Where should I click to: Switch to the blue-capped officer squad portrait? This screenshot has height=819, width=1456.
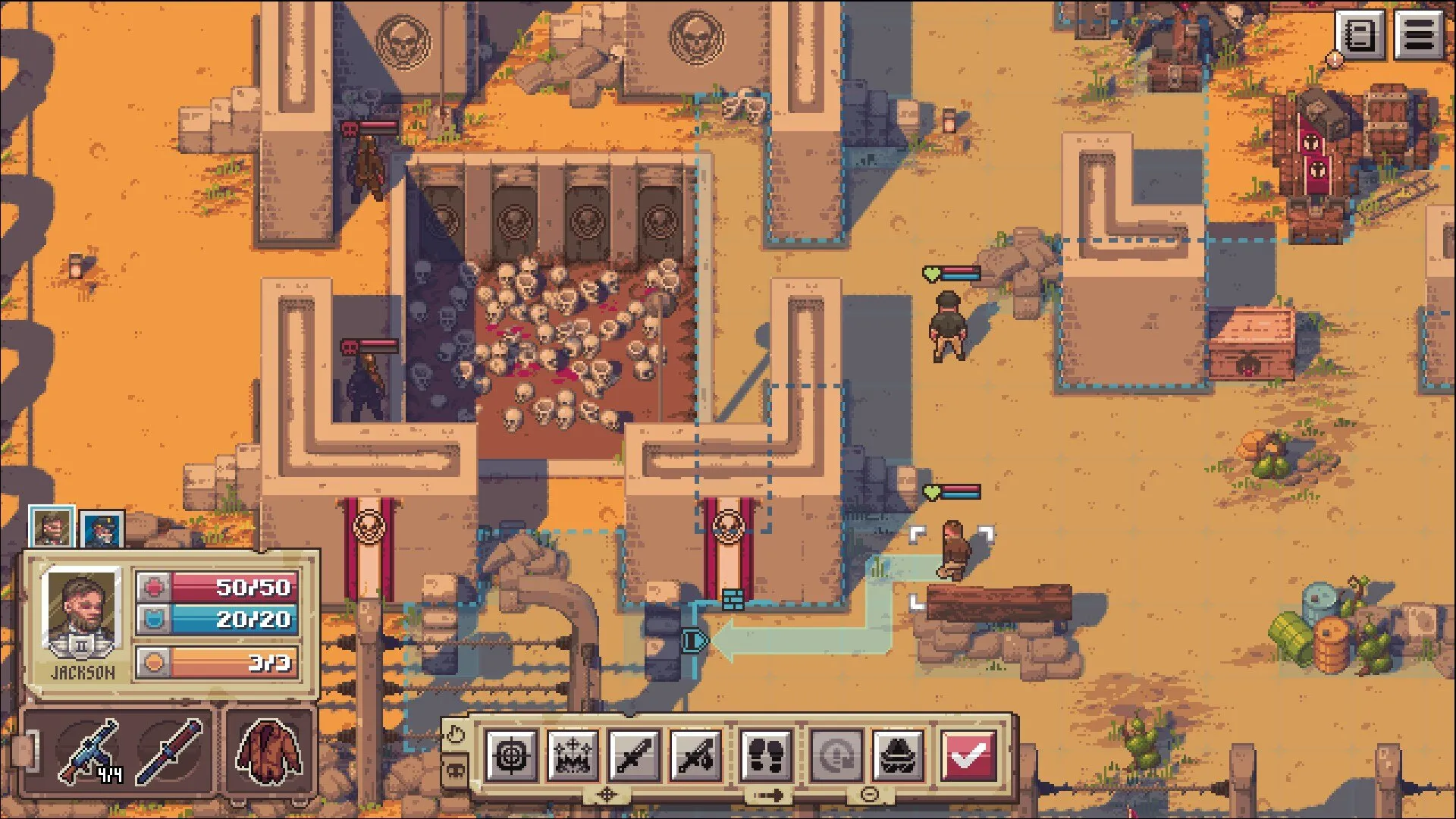click(102, 529)
